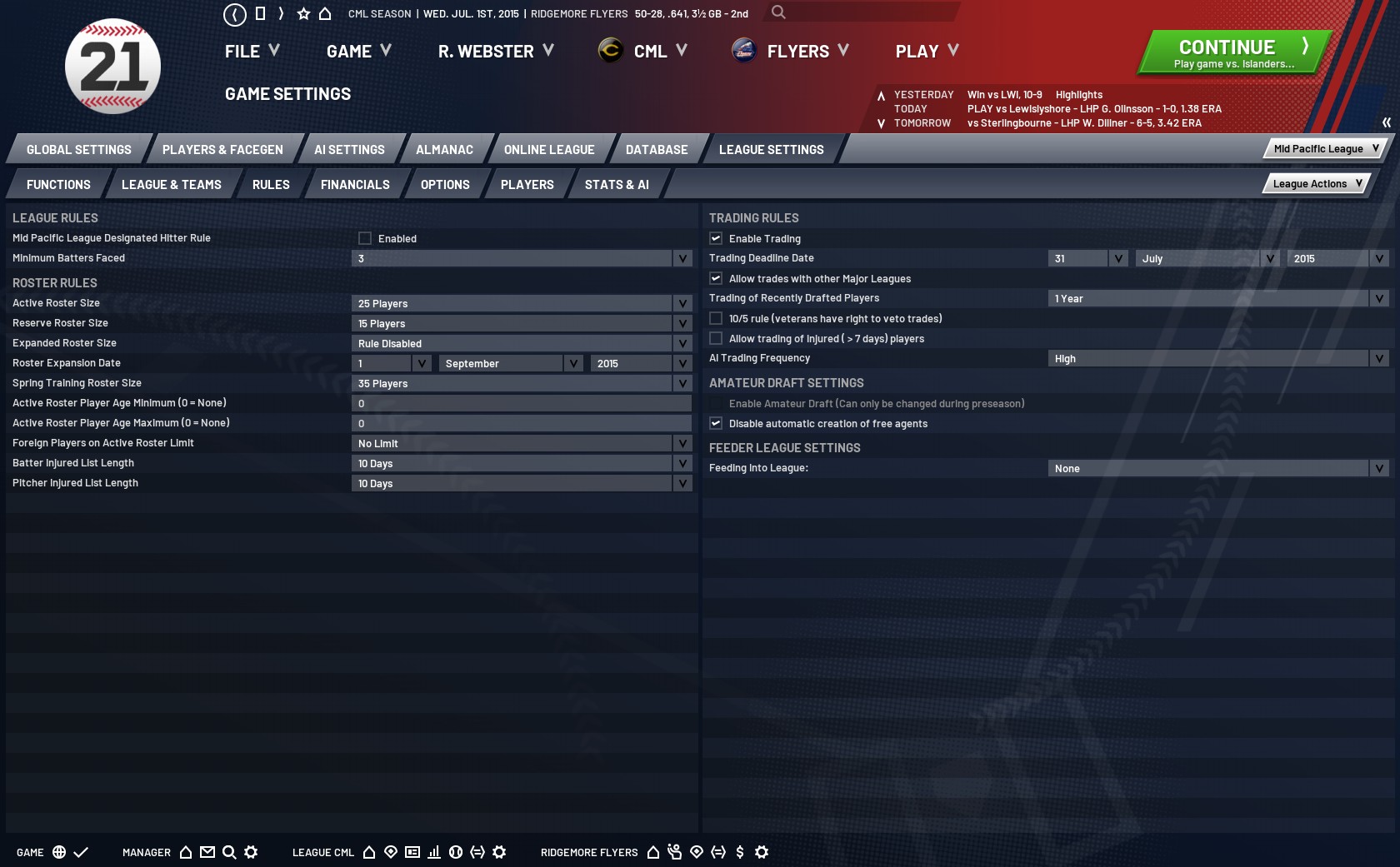Click the CONTINUE button to play vs Islanders
Image resolution: width=1400 pixels, height=867 pixels.
(x=1232, y=50)
